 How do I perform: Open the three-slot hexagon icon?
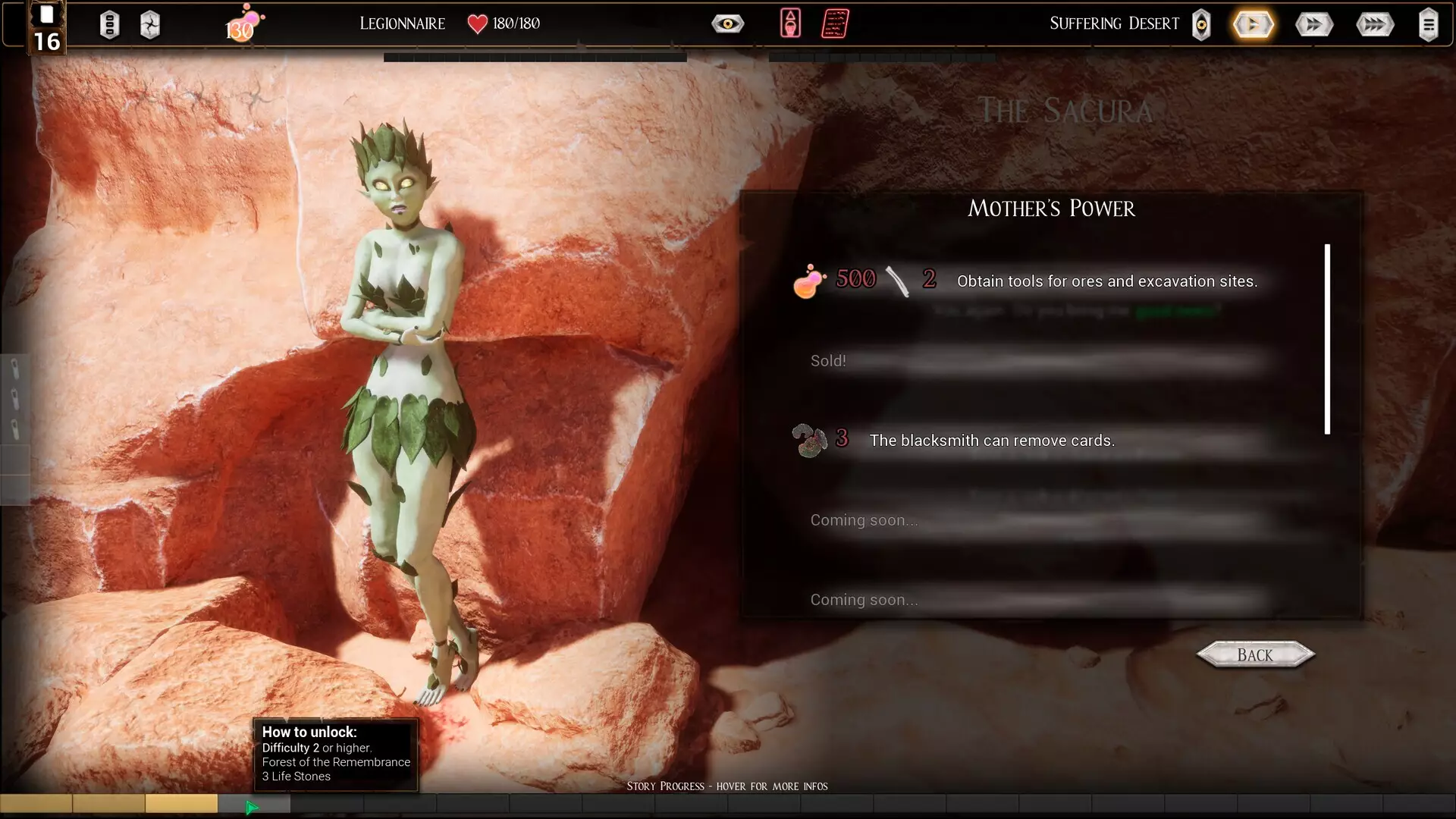110,25
